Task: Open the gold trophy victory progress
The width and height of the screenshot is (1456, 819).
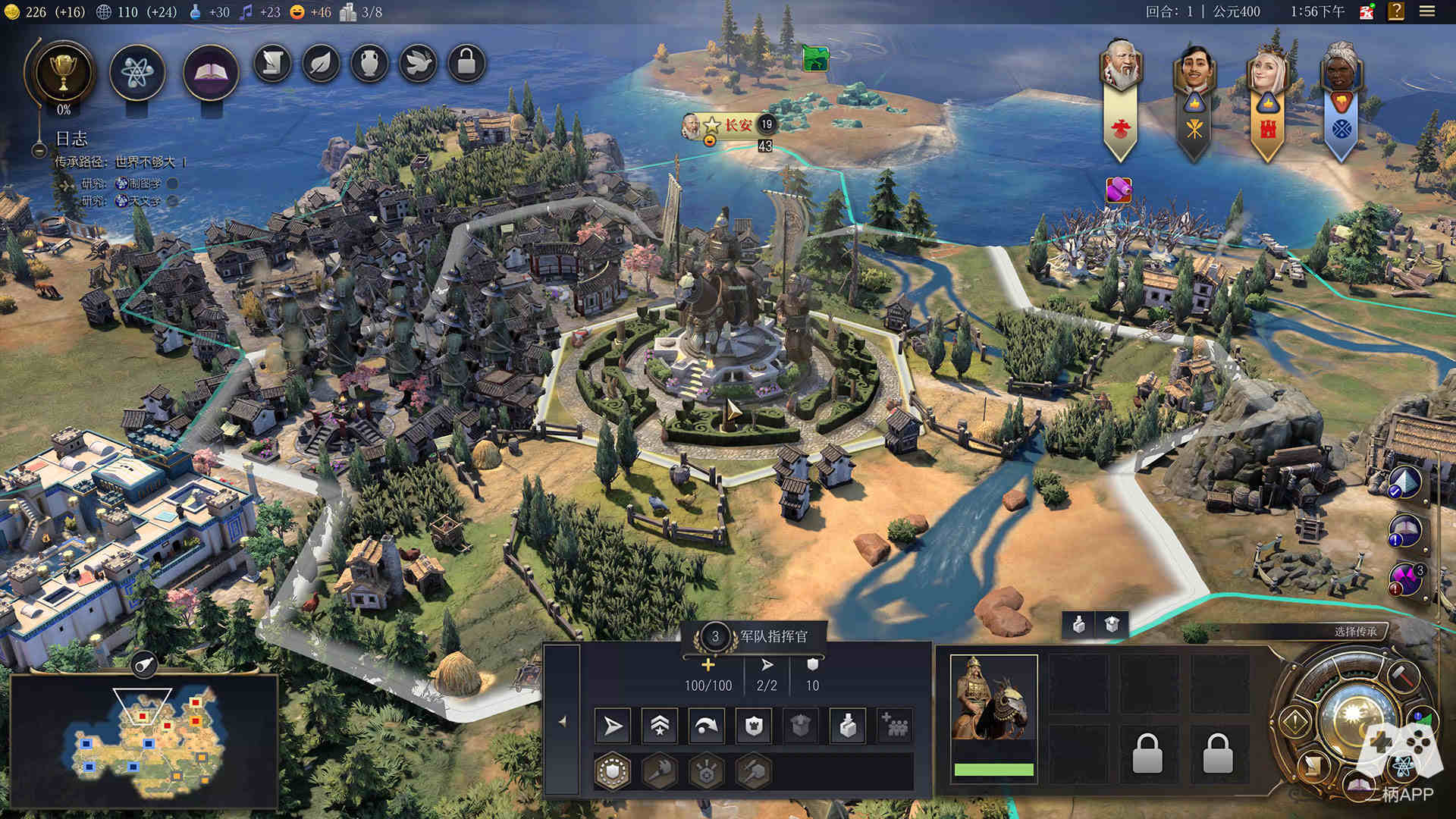Action: tap(64, 72)
